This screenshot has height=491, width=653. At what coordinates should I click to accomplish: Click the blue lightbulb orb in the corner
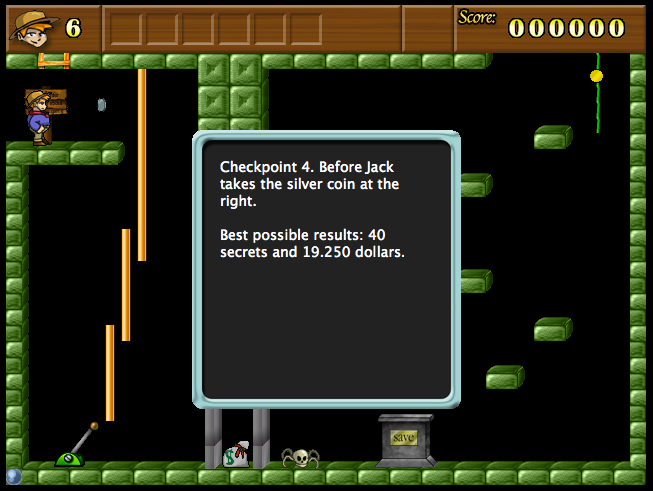coord(13,477)
